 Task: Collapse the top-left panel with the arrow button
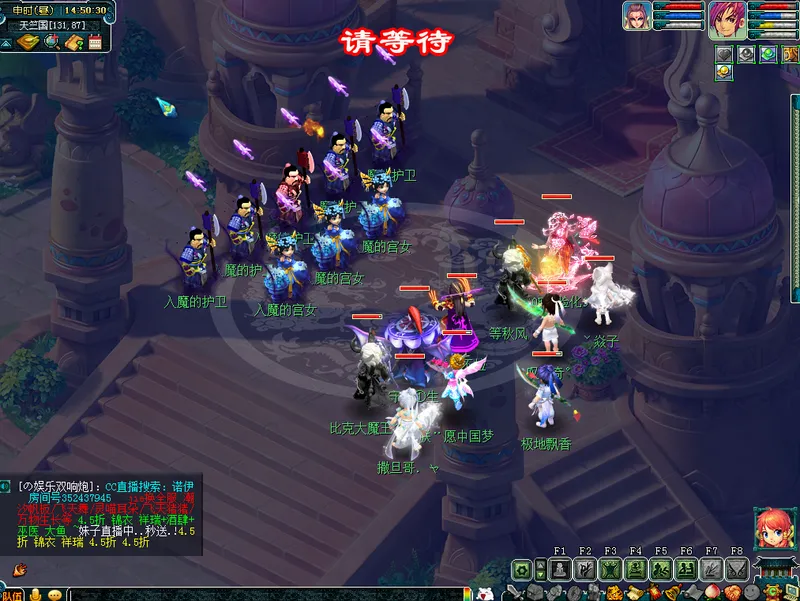point(7,42)
